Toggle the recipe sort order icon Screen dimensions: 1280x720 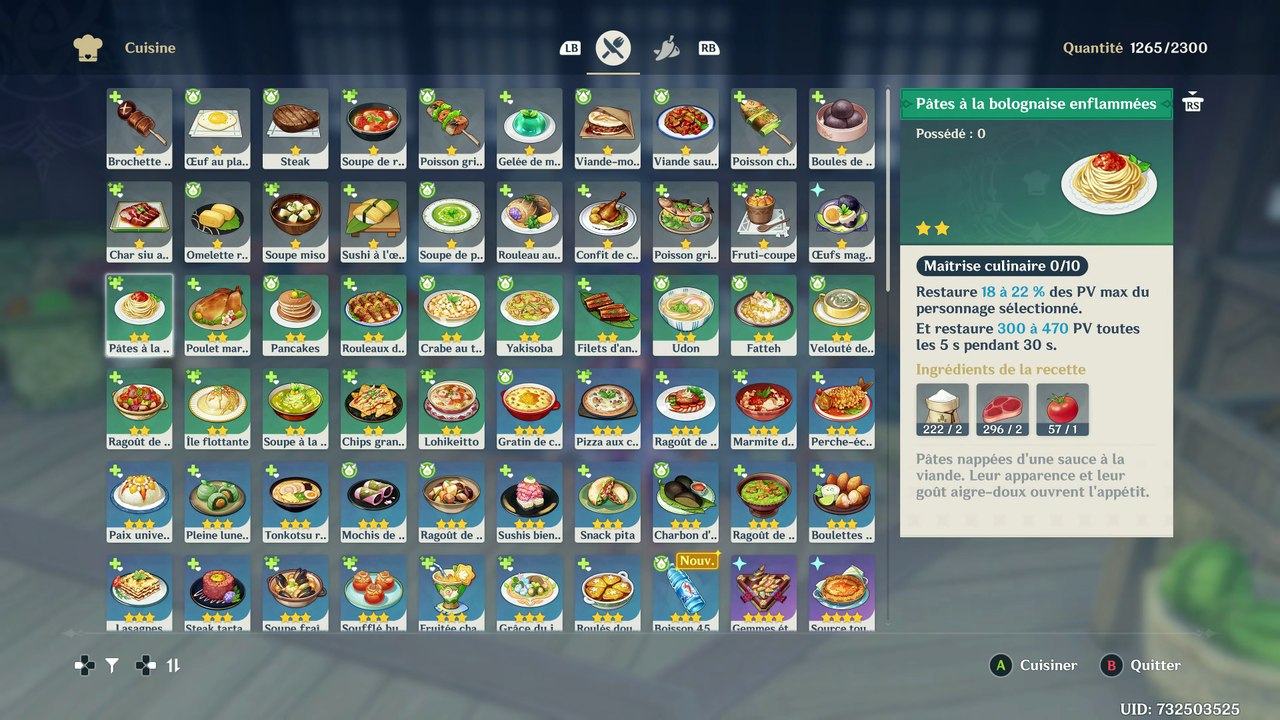pyautogui.click(x=173, y=665)
